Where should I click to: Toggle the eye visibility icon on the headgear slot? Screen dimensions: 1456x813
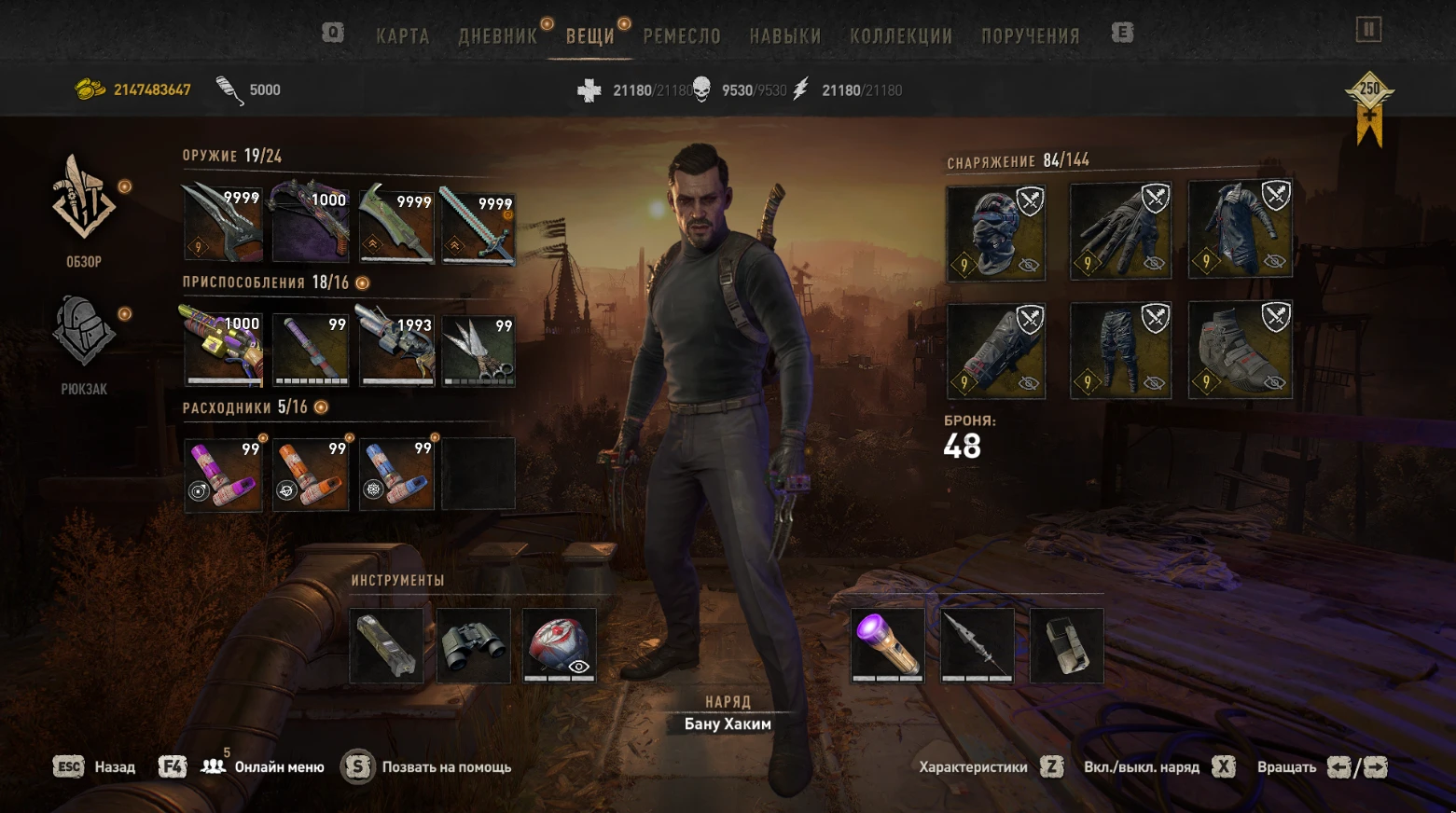(1027, 264)
